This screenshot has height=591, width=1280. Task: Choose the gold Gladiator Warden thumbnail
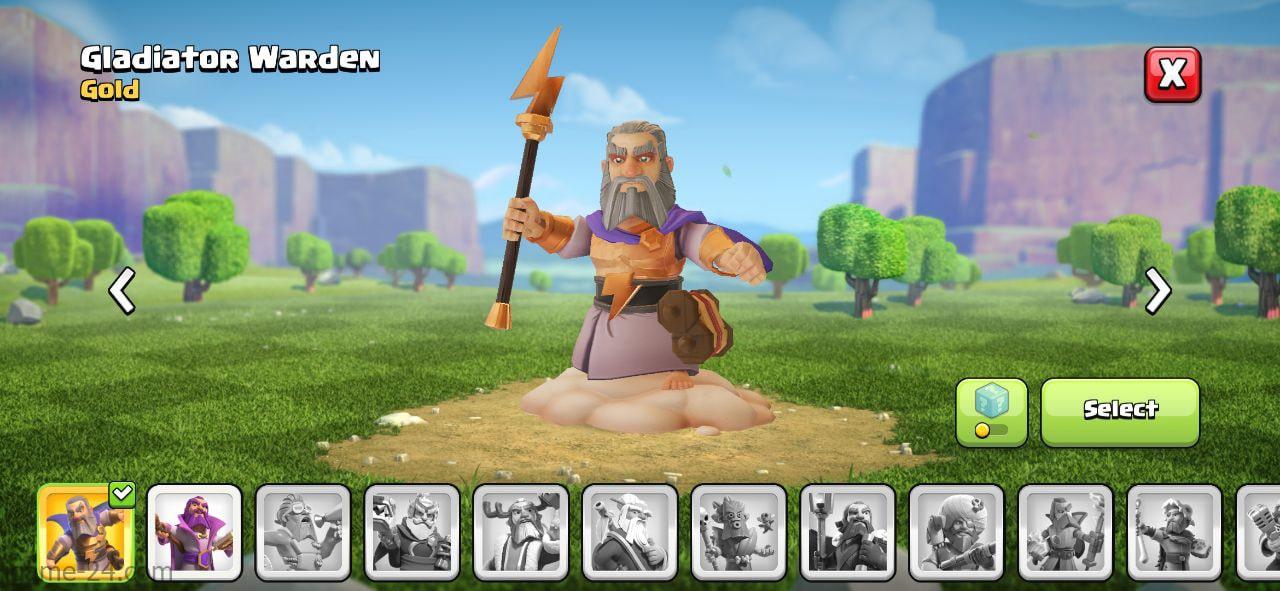point(86,532)
